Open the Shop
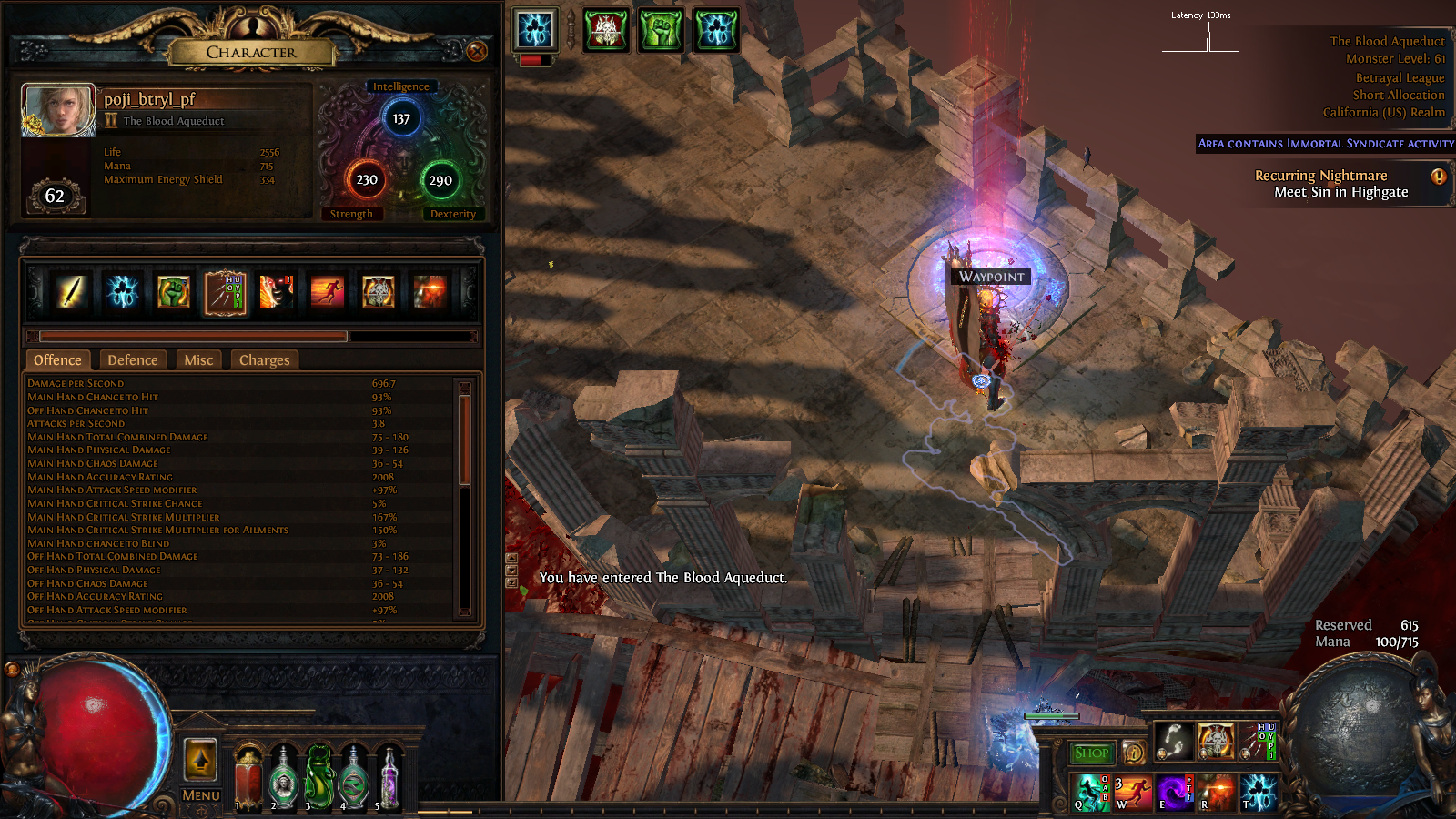The height and width of the screenshot is (819, 1456). [x=1091, y=753]
